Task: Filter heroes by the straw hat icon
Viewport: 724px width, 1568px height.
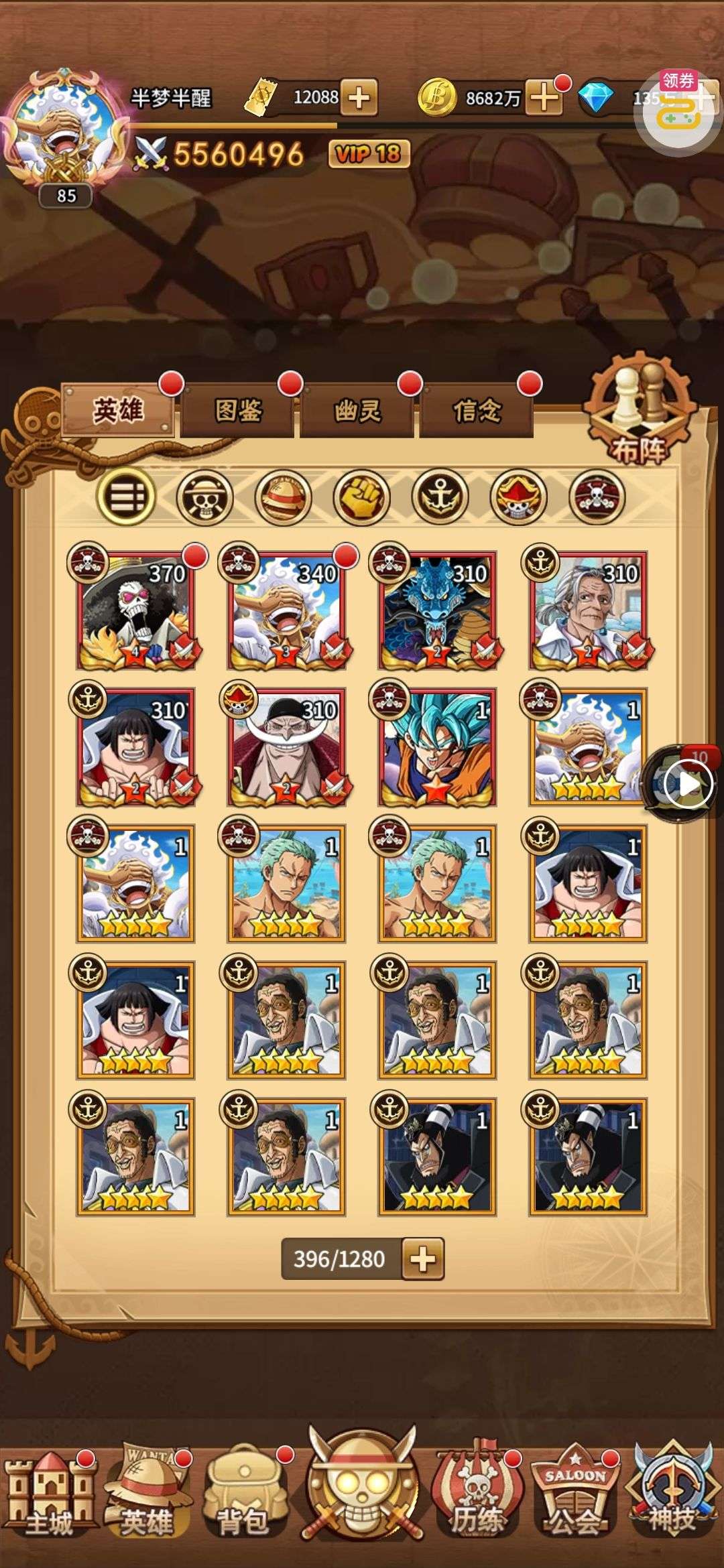Action: click(x=284, y=497)
